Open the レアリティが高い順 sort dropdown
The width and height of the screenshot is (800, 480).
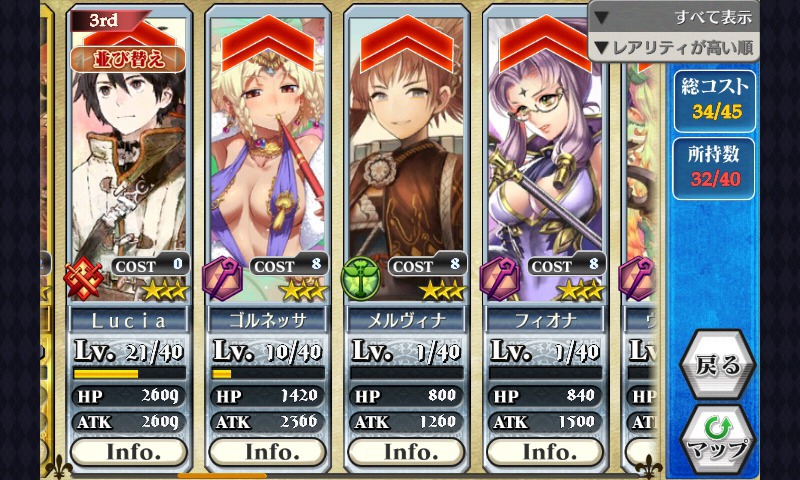673,47
